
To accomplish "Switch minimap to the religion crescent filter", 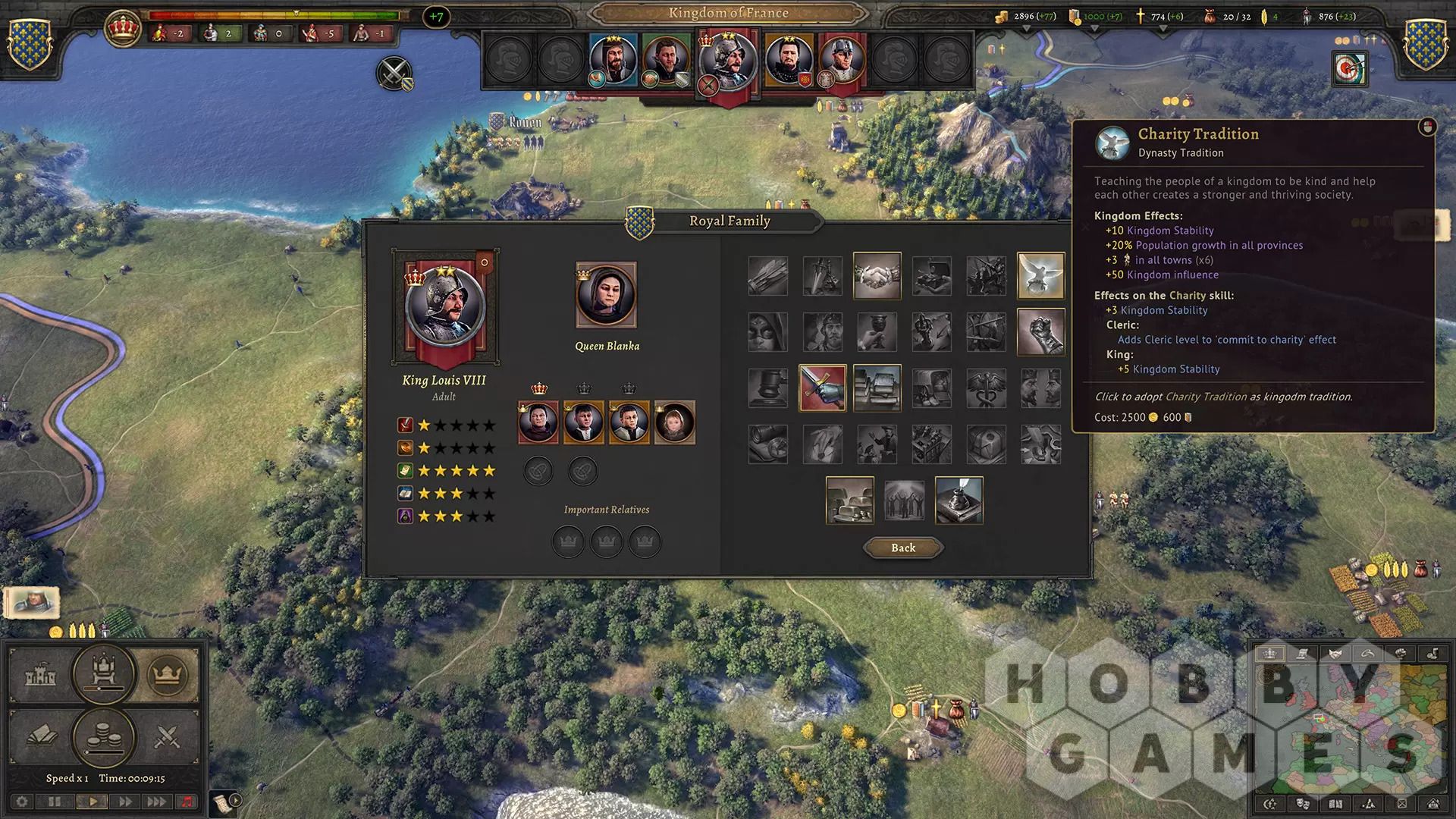I will click(x=1368, y=654).
